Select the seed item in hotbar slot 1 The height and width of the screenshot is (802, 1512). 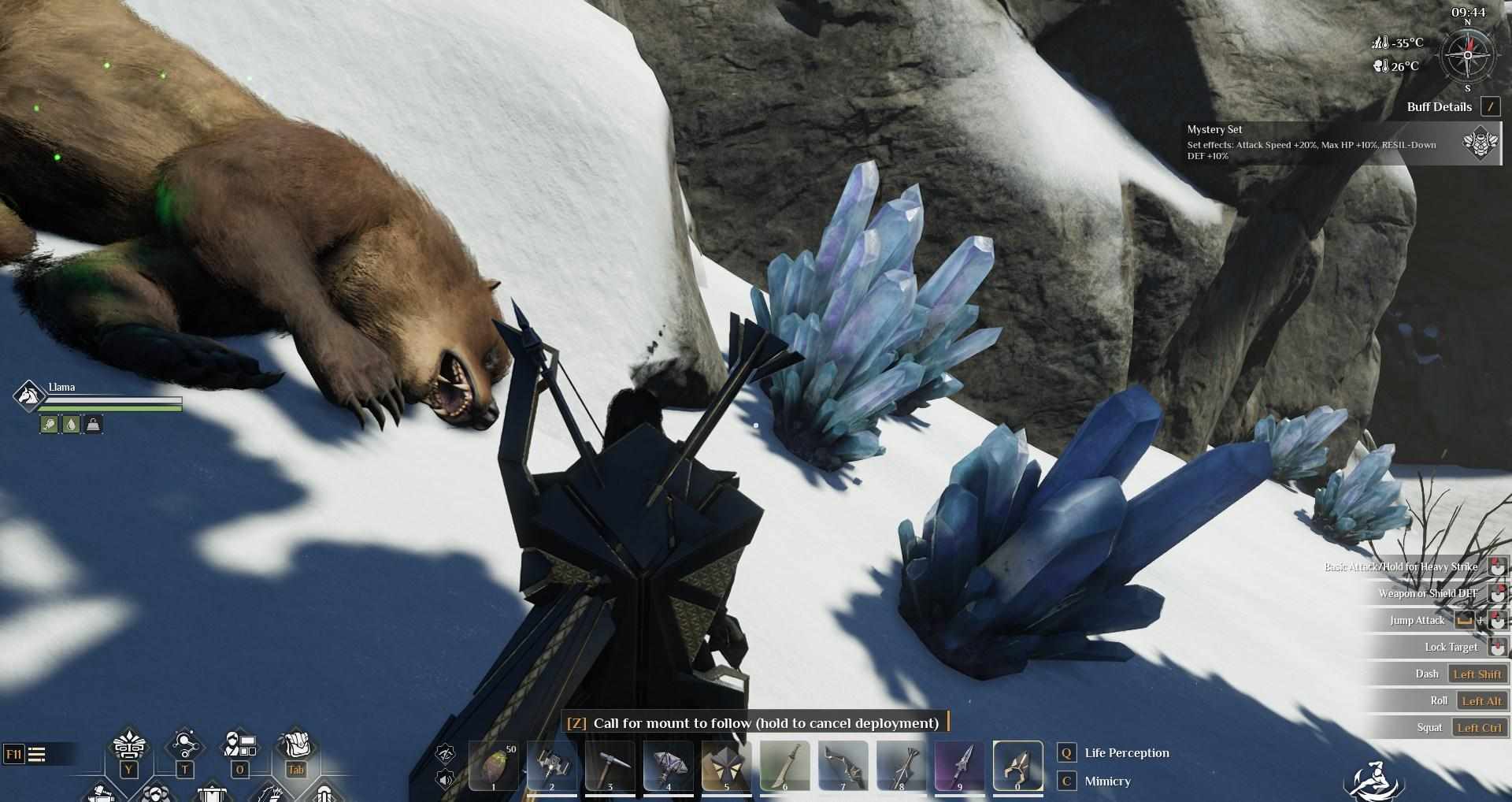[494, 765]
